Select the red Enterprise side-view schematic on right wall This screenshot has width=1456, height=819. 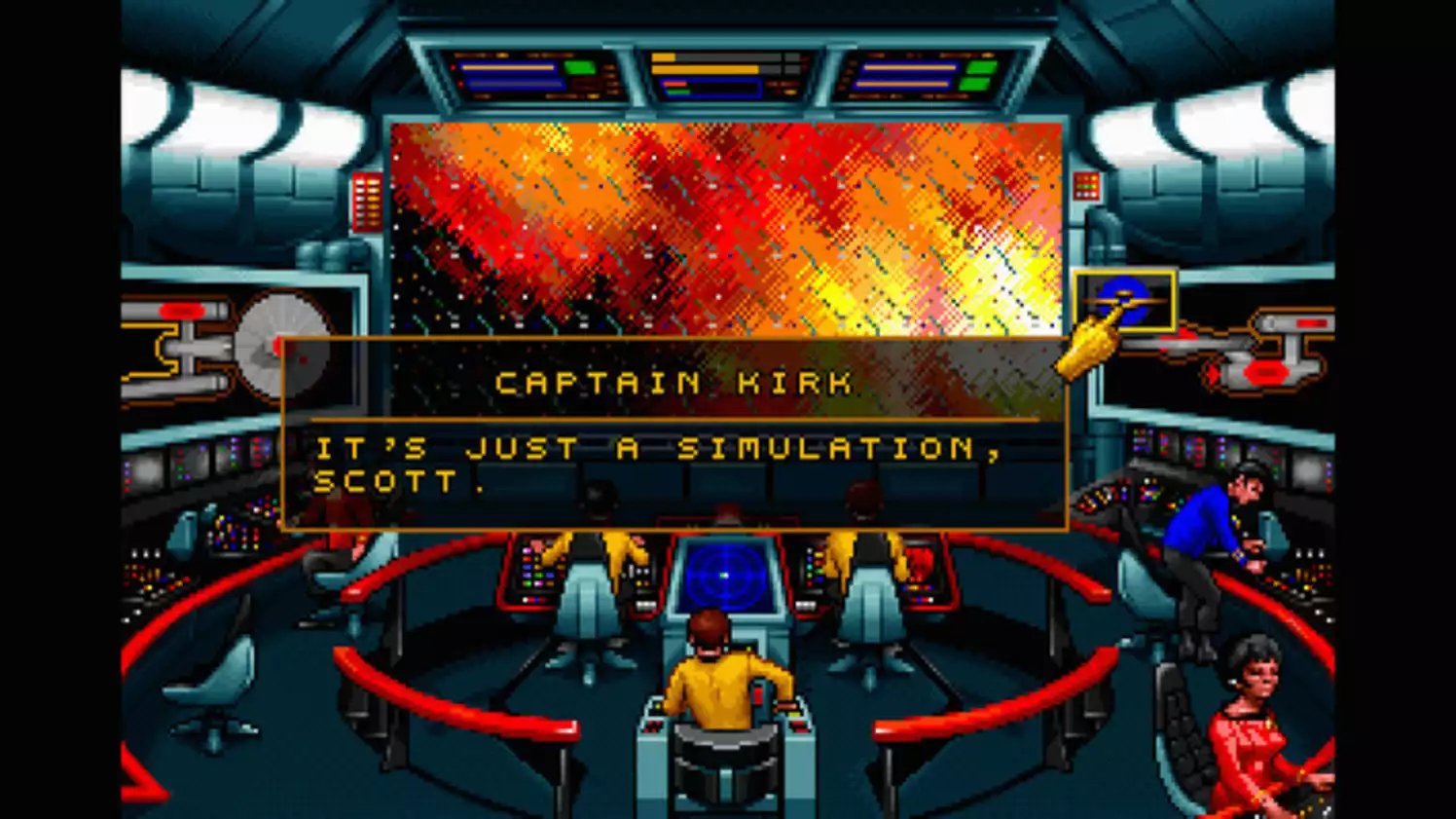click(x=1265, y=346)
